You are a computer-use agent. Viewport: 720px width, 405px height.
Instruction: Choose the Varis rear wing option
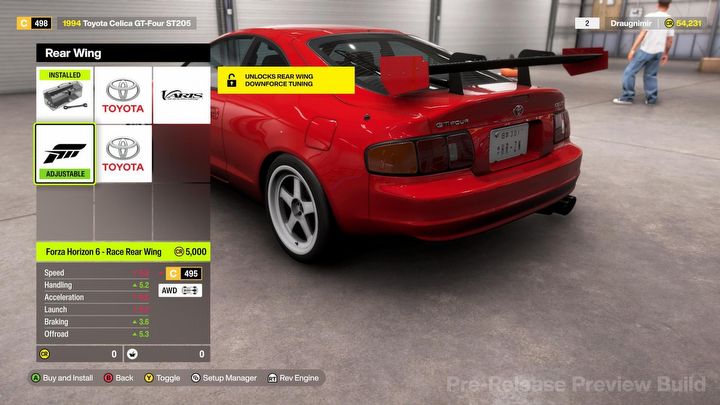pos(181,96)
